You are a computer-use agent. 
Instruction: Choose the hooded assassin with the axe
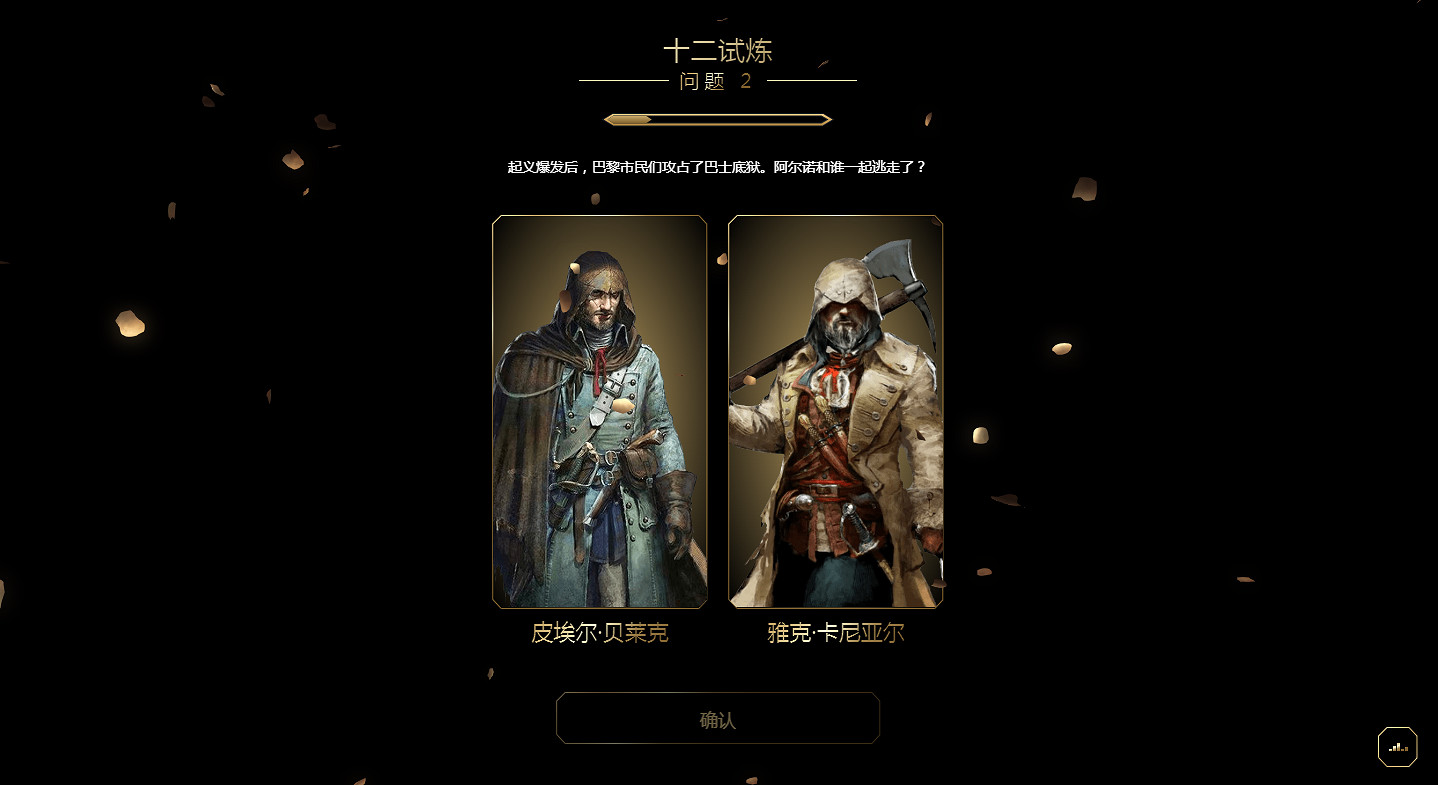835,410
